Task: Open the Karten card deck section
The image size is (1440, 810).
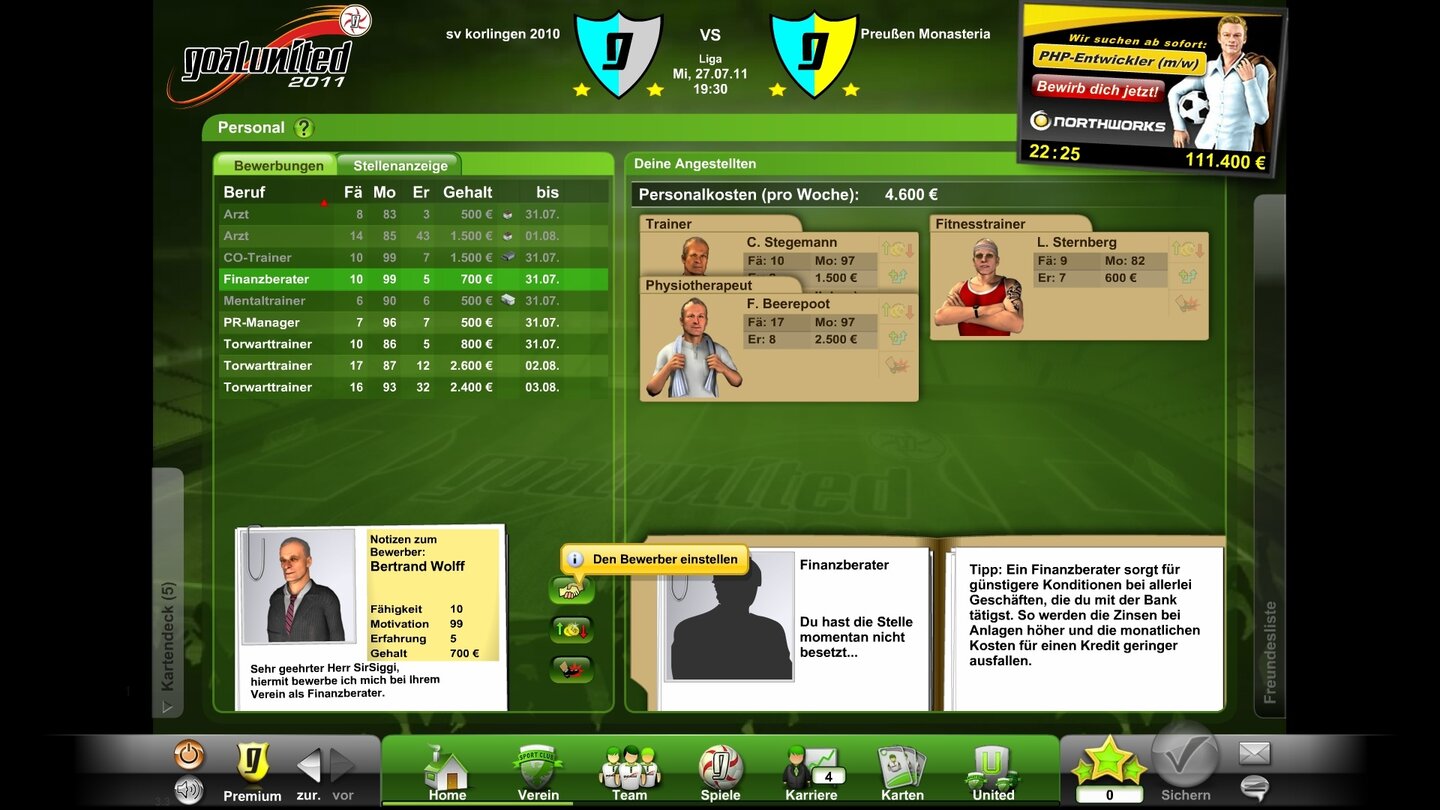Action: click(x=902, y=768)
